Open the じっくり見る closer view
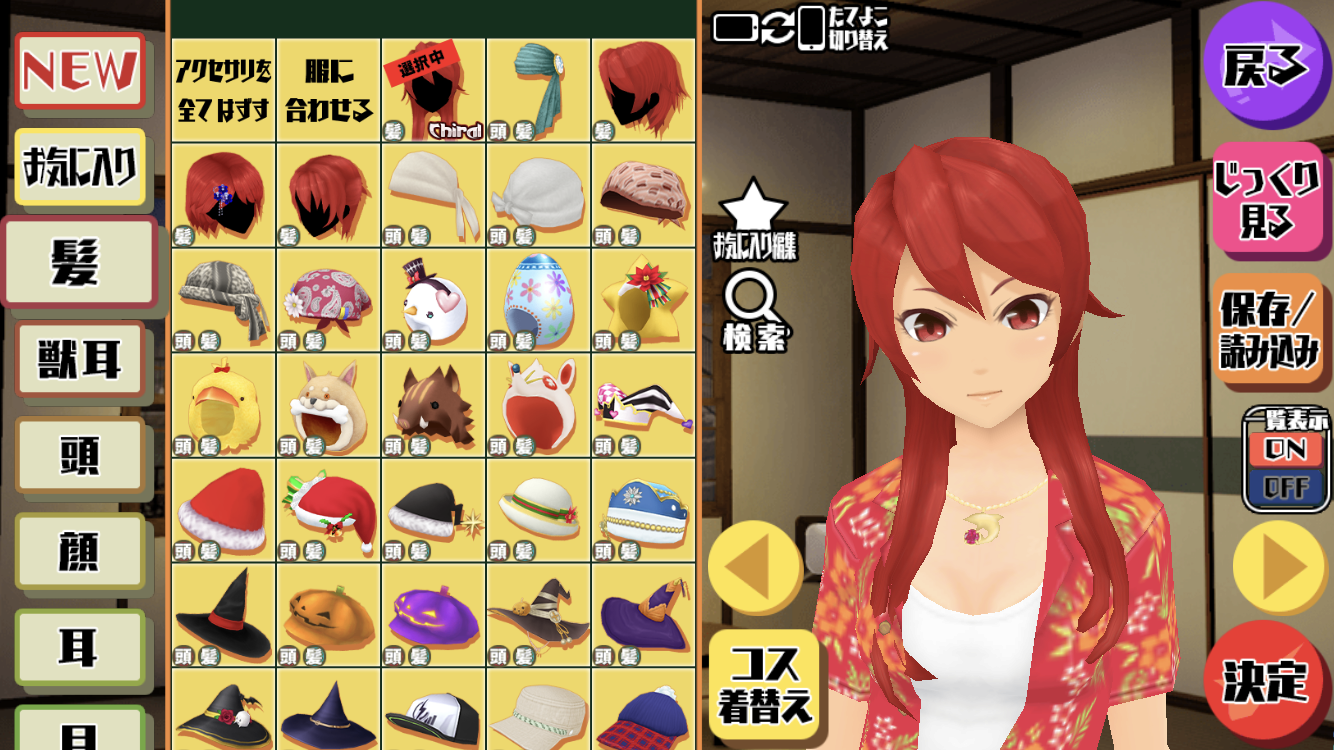The image size is (1334, 750). coord(1267,200)
